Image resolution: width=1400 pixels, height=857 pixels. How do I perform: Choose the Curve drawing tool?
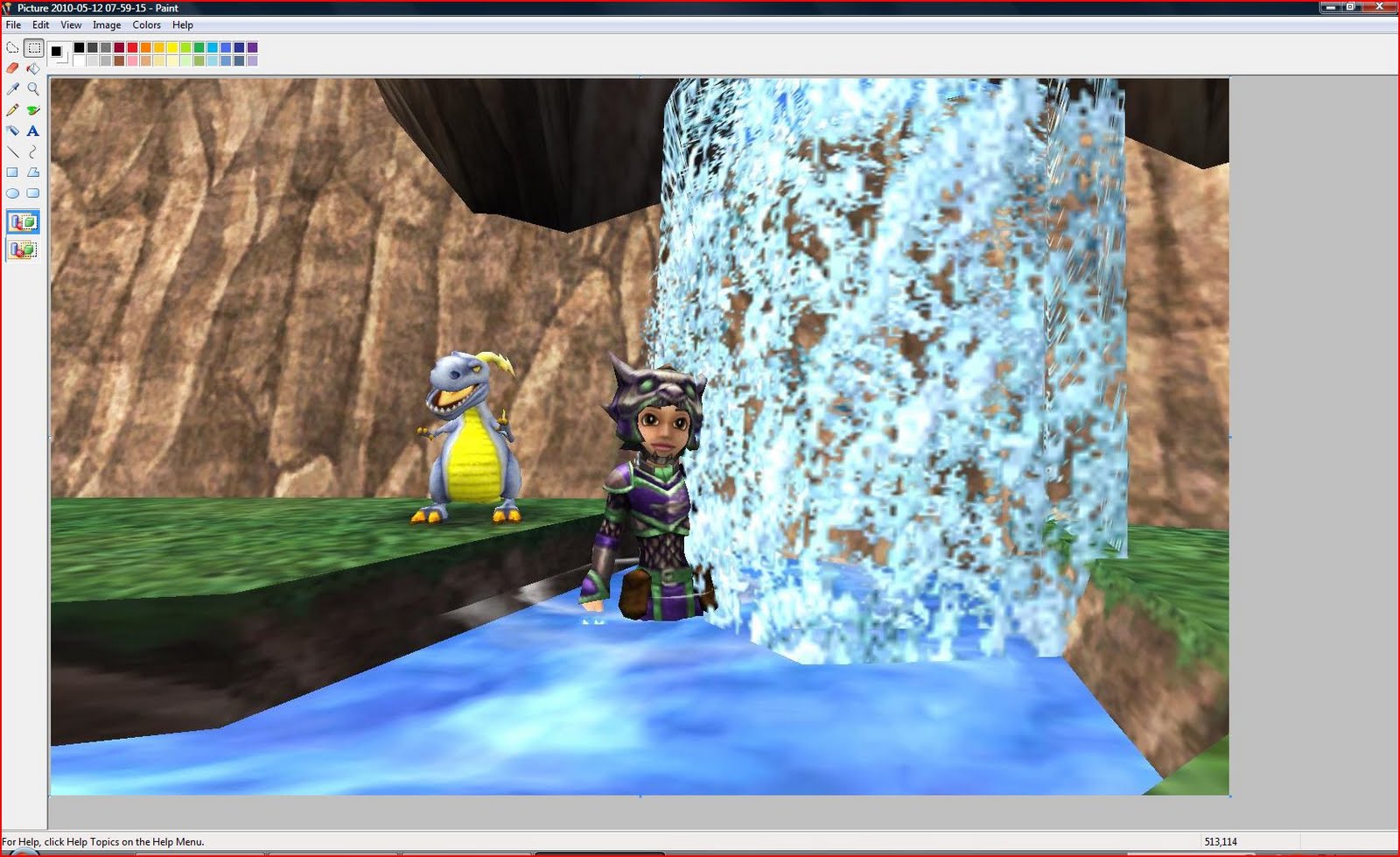[x=32, y=151]
